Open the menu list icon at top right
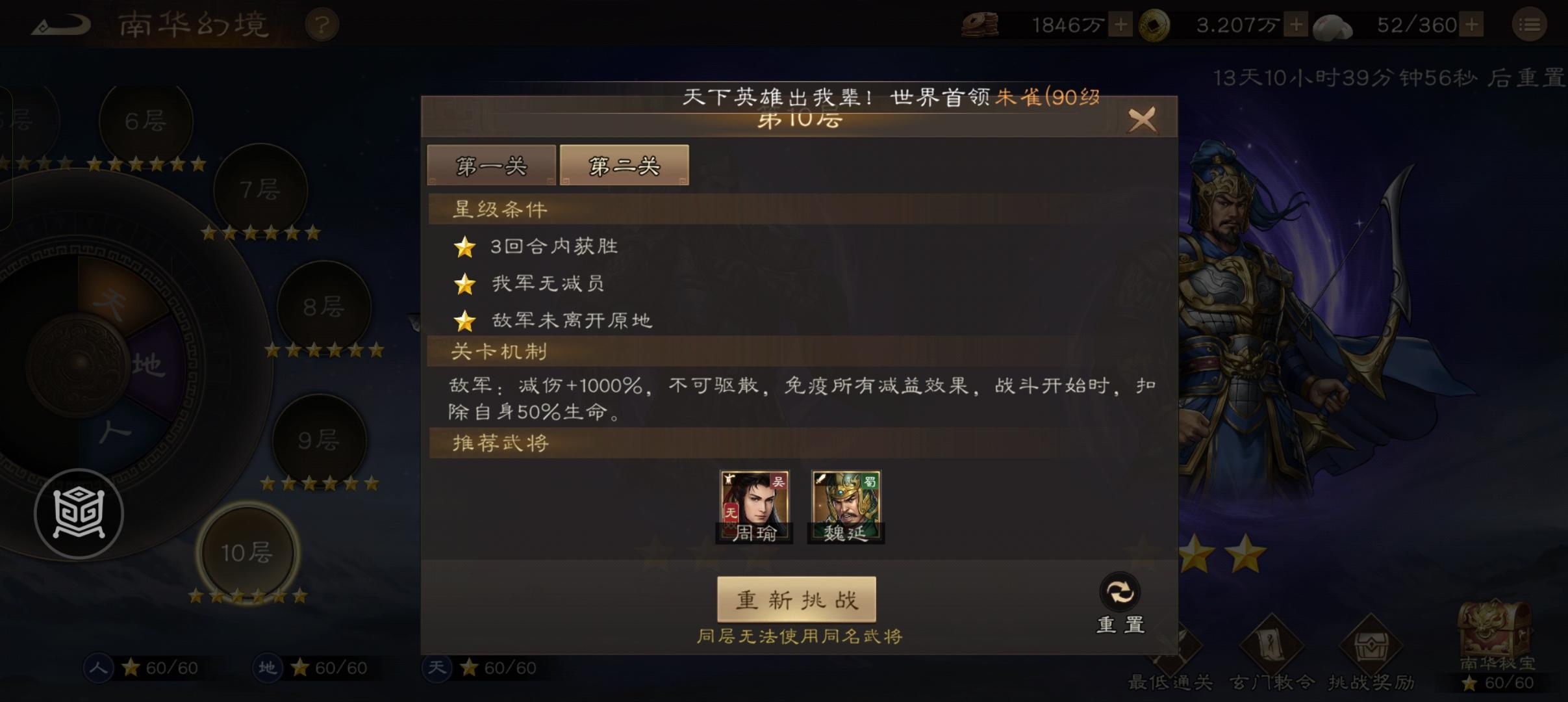 coord(1530,24)
